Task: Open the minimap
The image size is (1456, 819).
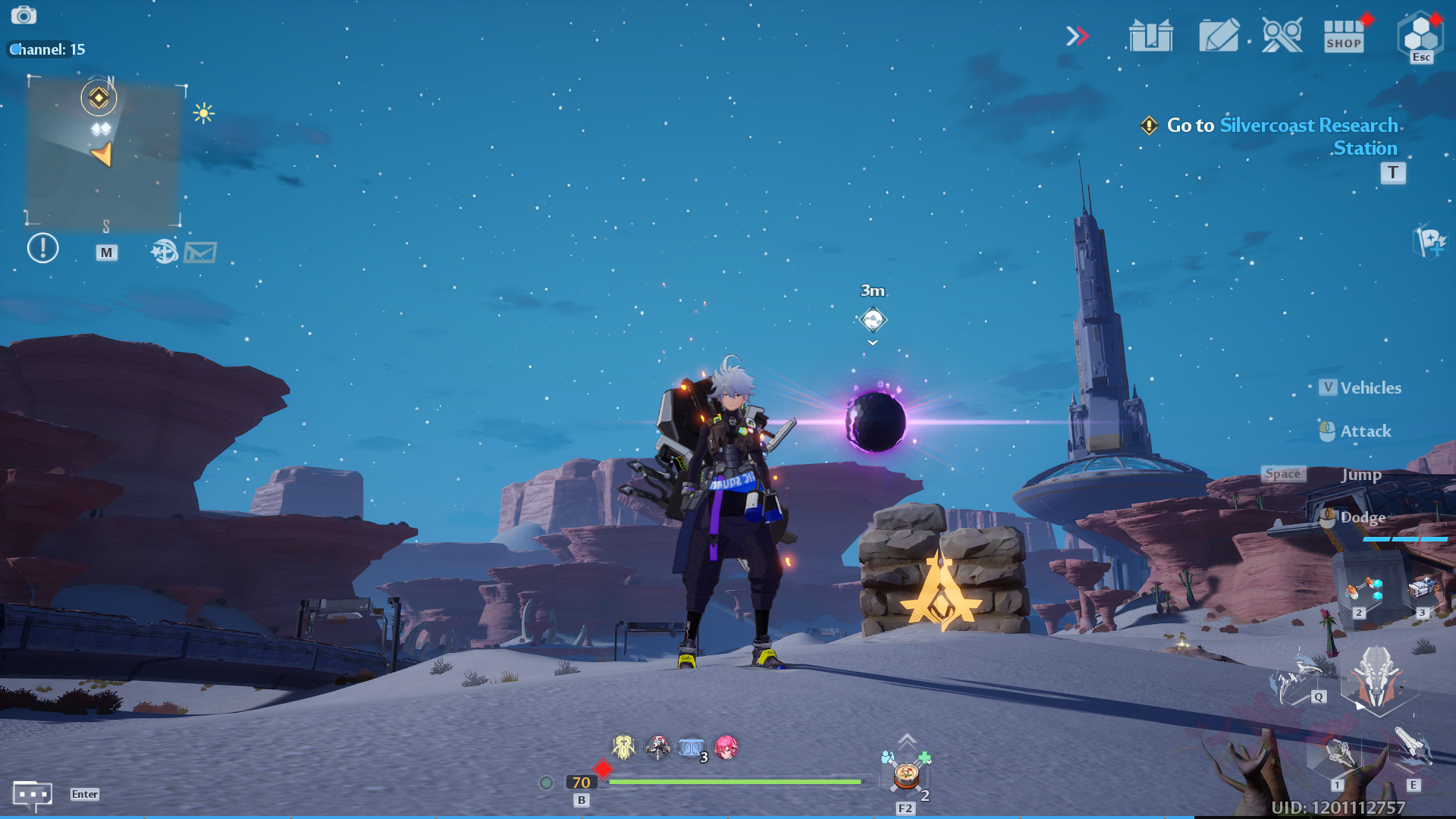Action: click(x=104, y=152)
